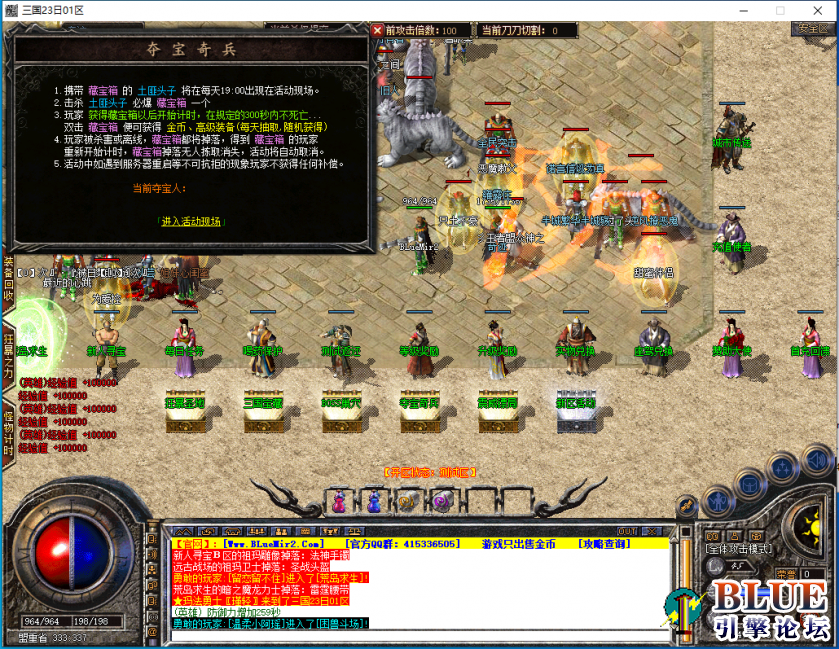Use the blue potion in the belt

[x=373, y=501]
